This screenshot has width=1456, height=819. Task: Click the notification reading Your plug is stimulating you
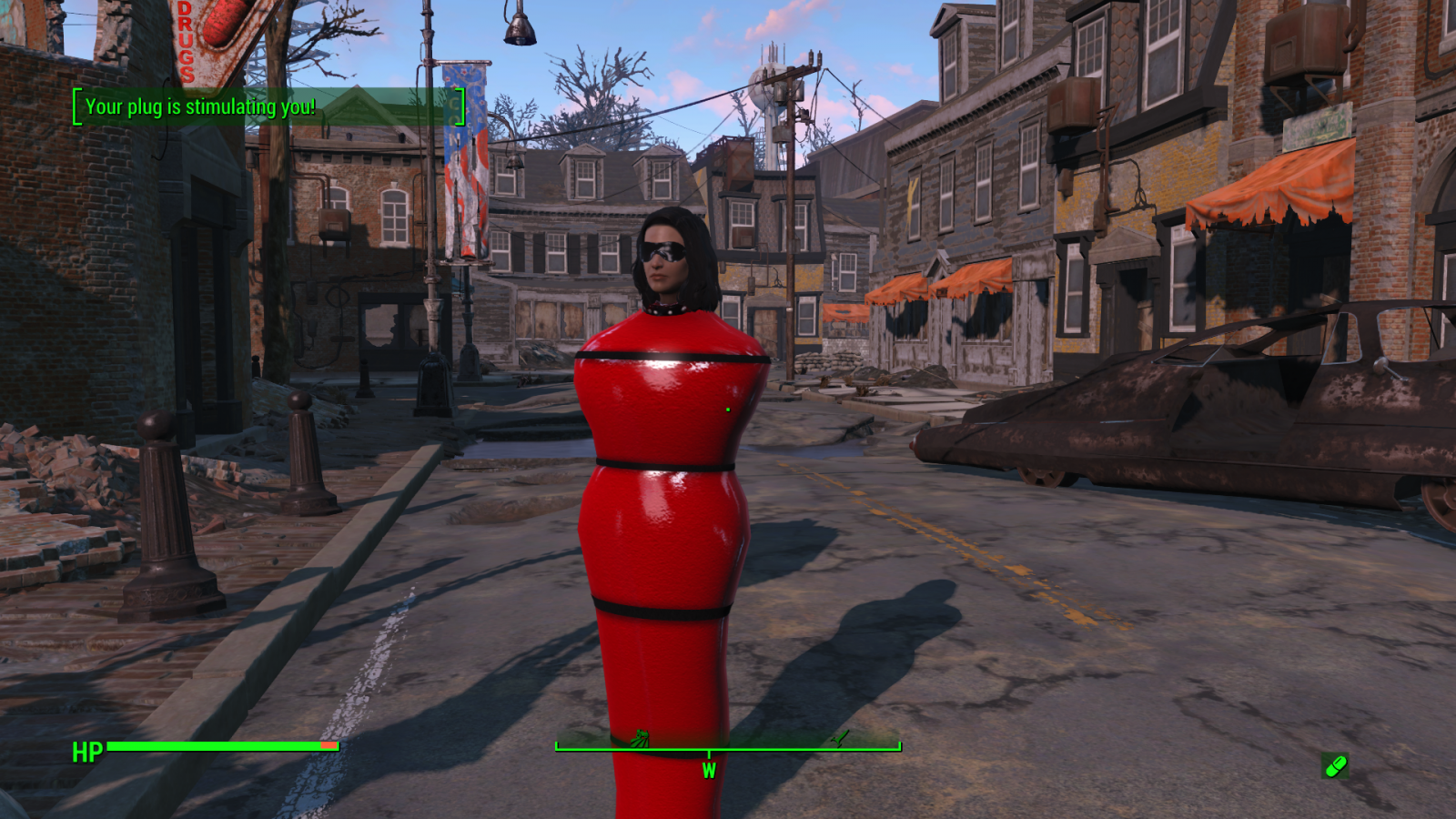(198, 106)
